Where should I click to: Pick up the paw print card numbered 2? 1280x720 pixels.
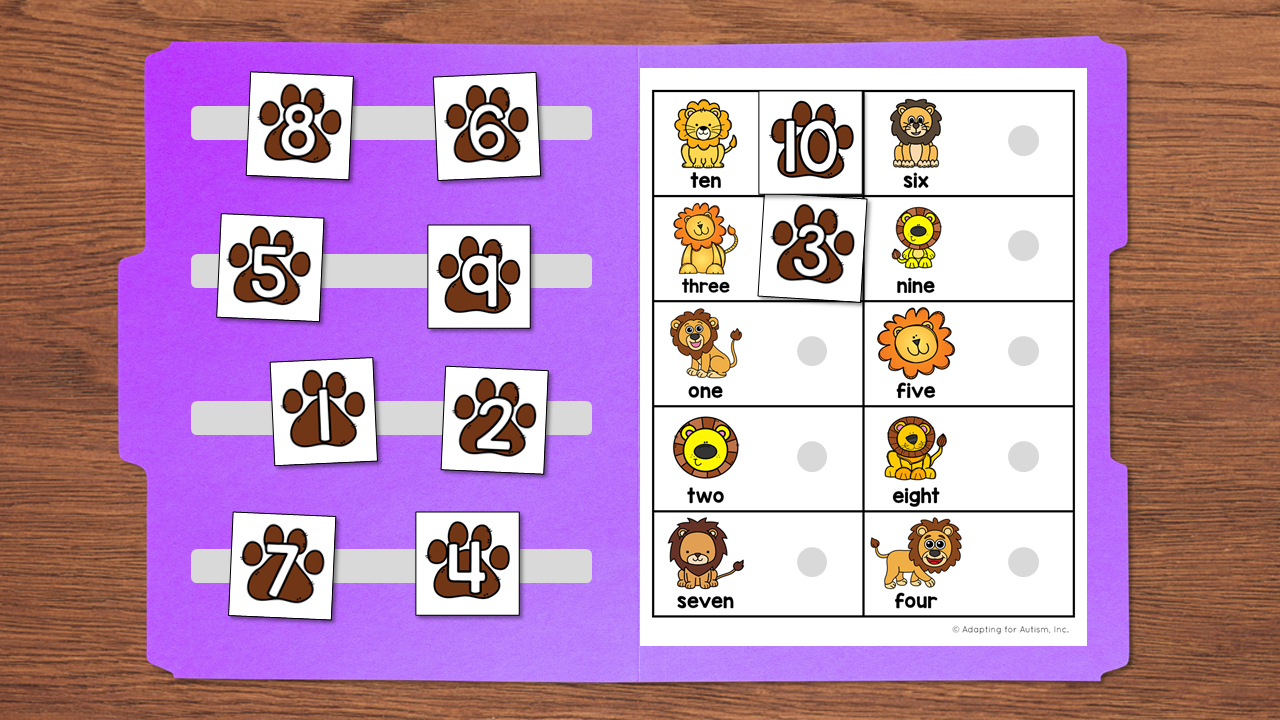pos(494,420)
